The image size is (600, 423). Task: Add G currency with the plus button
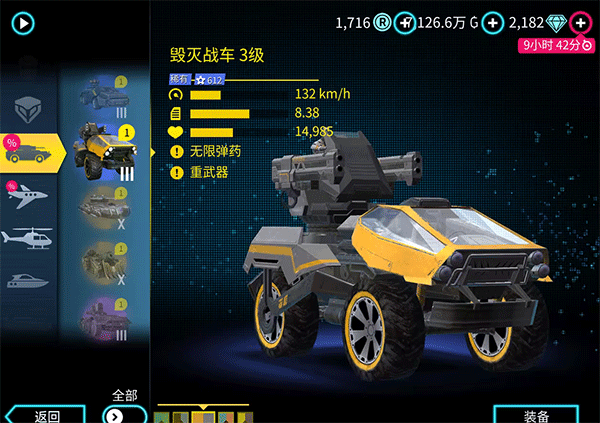tap(492, 22)
